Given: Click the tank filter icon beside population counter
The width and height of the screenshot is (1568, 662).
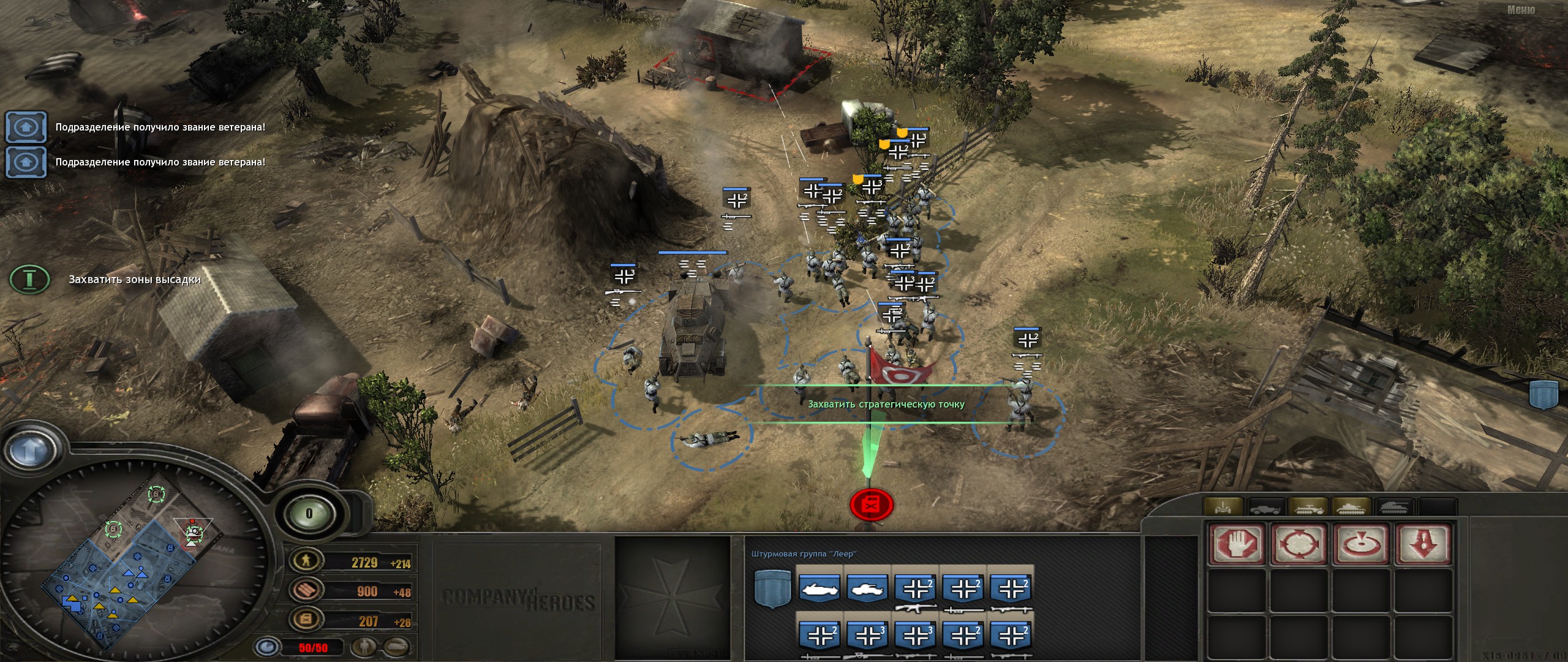Looking at the screenshot, I should 397,646.
